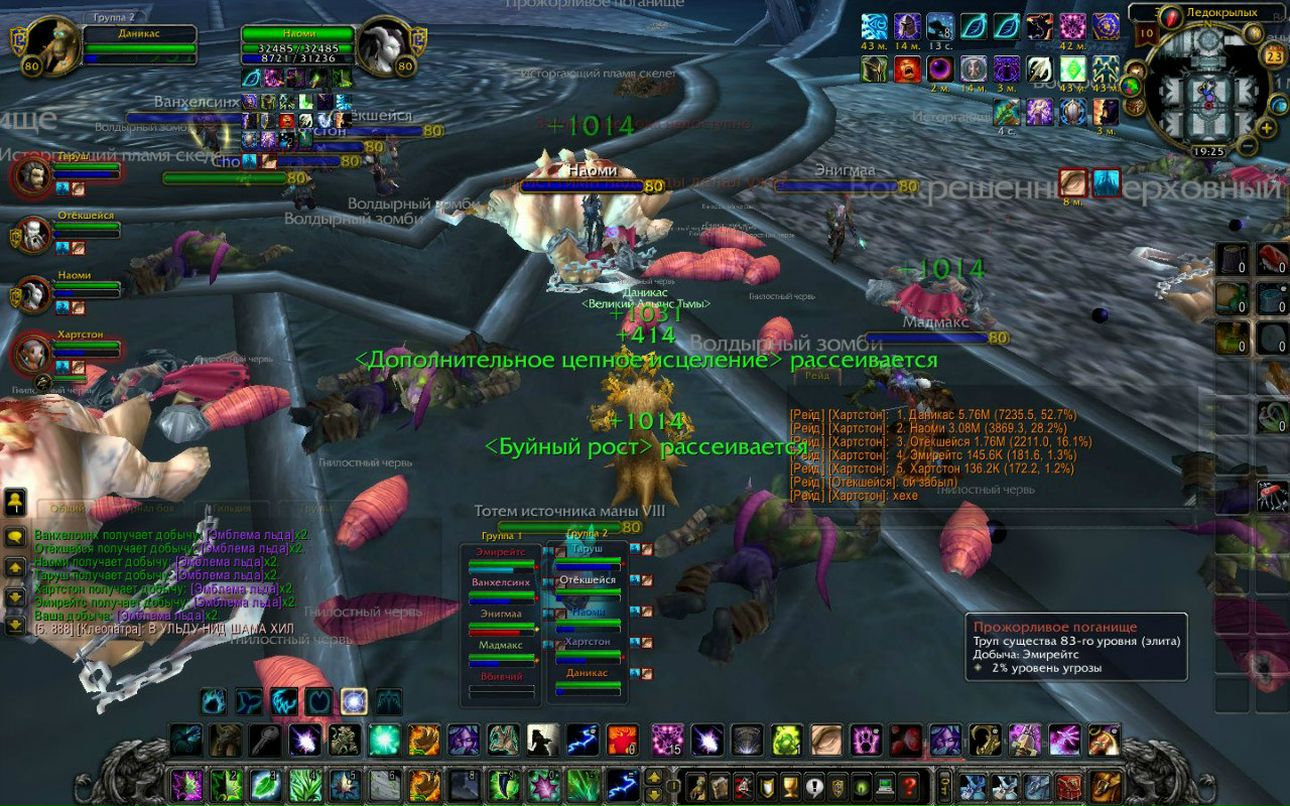Screen dimensions: 1290x806
Task: Switch to the Гильдия chat tab
Action: pyautogui.click(x=231, y=509)
